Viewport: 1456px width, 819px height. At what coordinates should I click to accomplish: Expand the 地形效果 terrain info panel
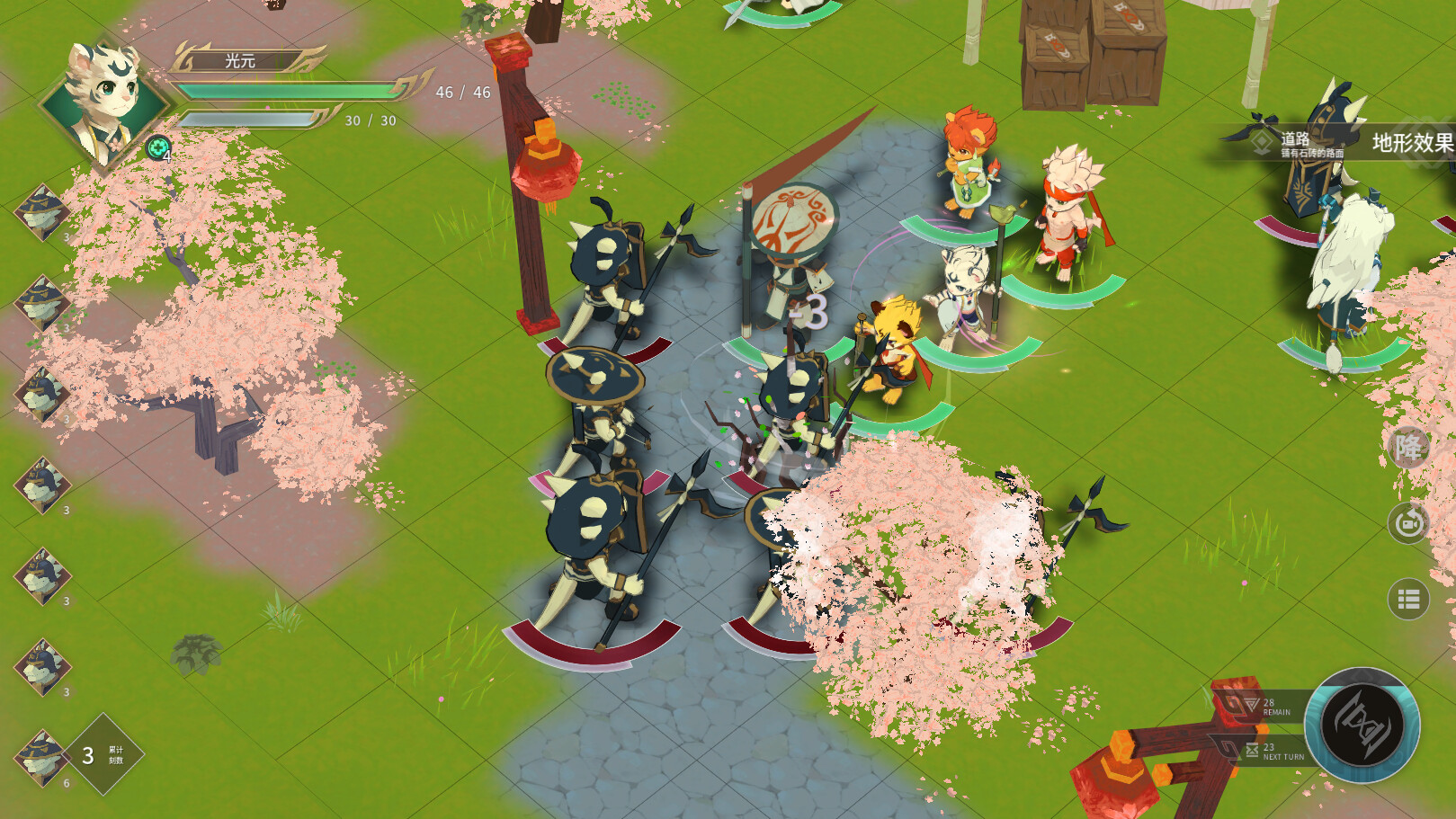[1414, 142]
